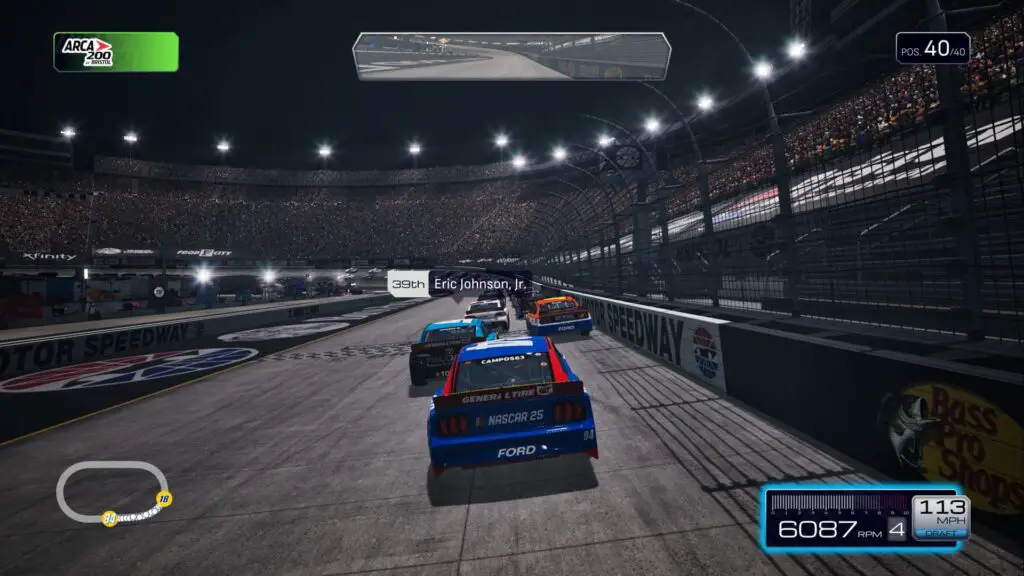Click the oval track minimap
Image resolution: width=1024 pixels, height=576 pixels.
pos(111,491)
